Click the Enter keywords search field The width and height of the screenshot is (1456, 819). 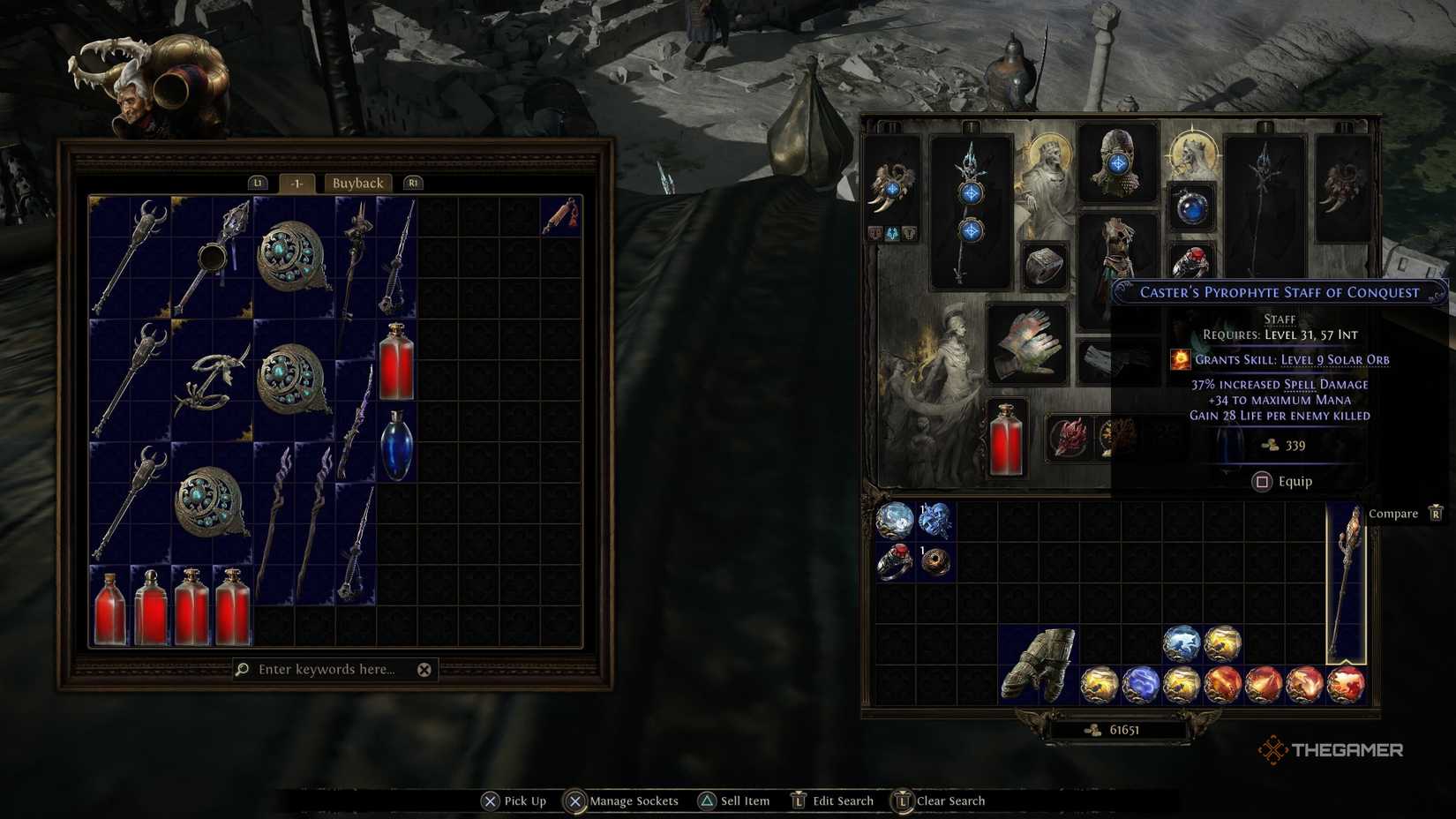click(x=326, y=670)
